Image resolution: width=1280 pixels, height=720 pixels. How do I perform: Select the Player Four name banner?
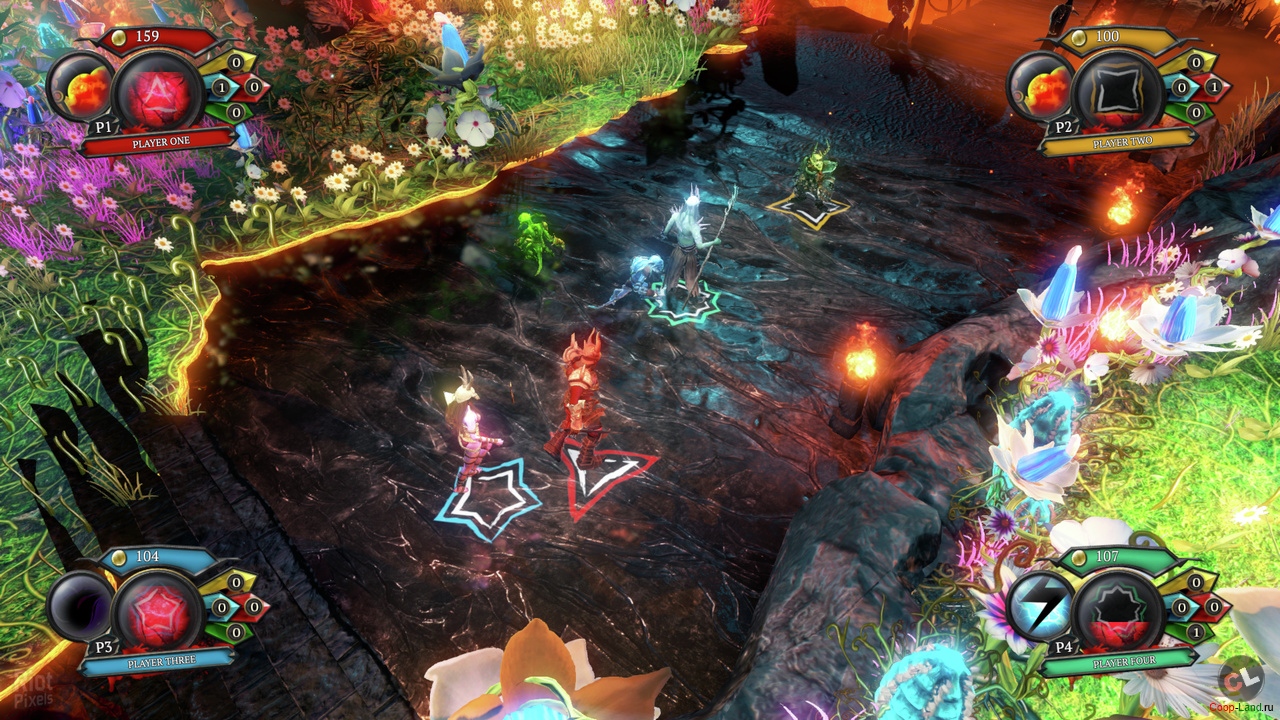pyautogui.click(x=1122, y=661)
